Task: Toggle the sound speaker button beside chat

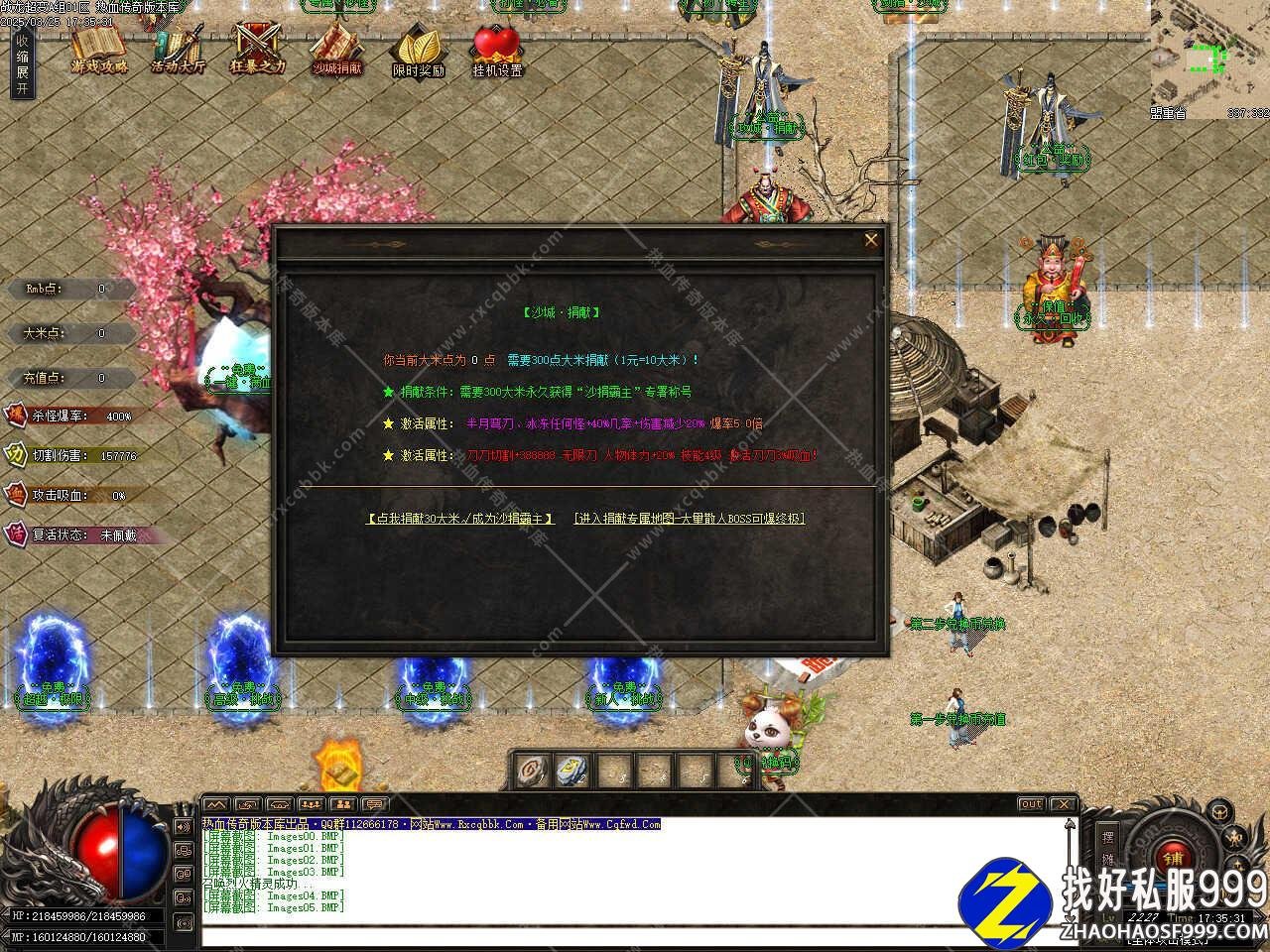Action: 184,826
